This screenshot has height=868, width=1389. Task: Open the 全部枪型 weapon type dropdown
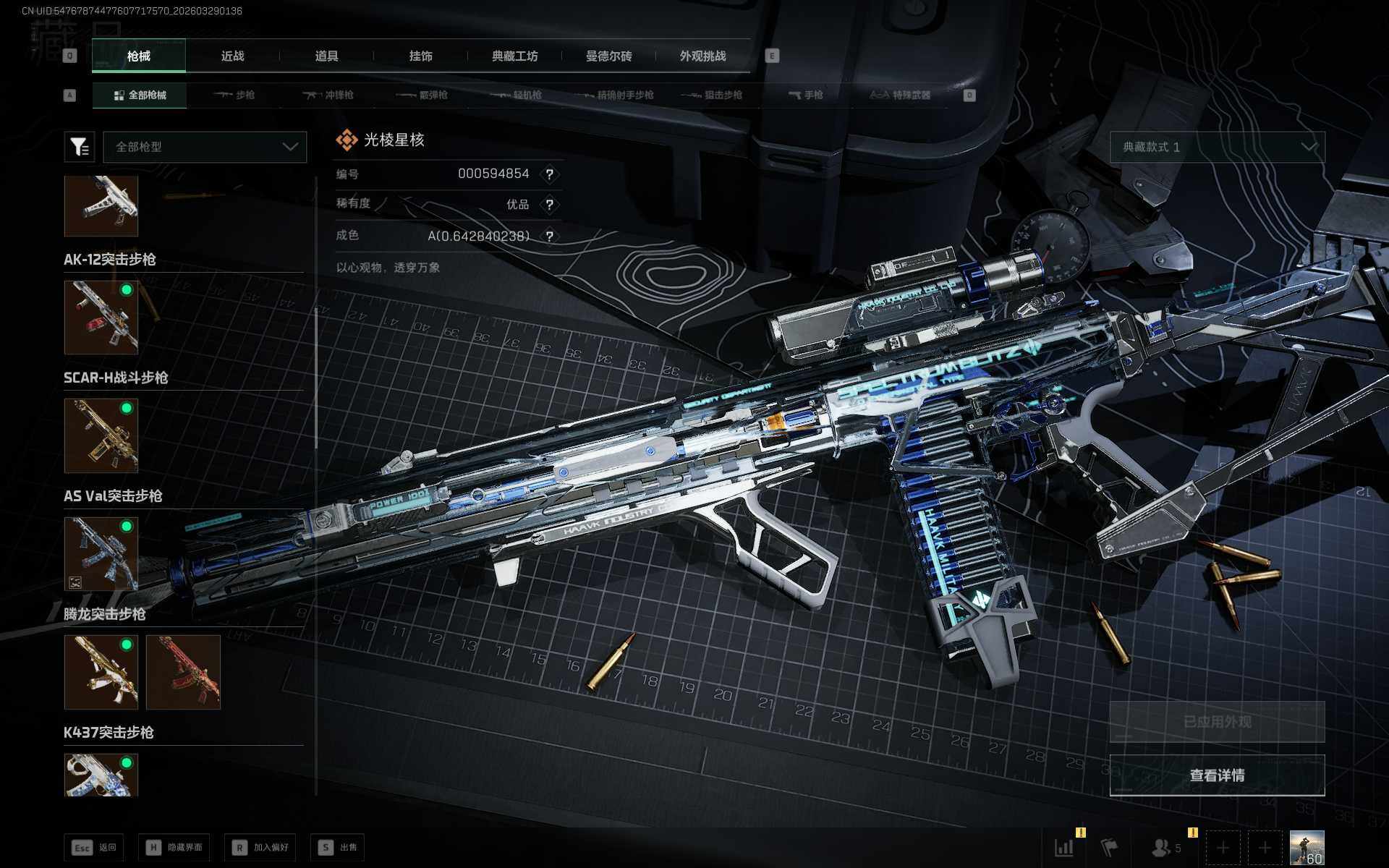(205, 147)
